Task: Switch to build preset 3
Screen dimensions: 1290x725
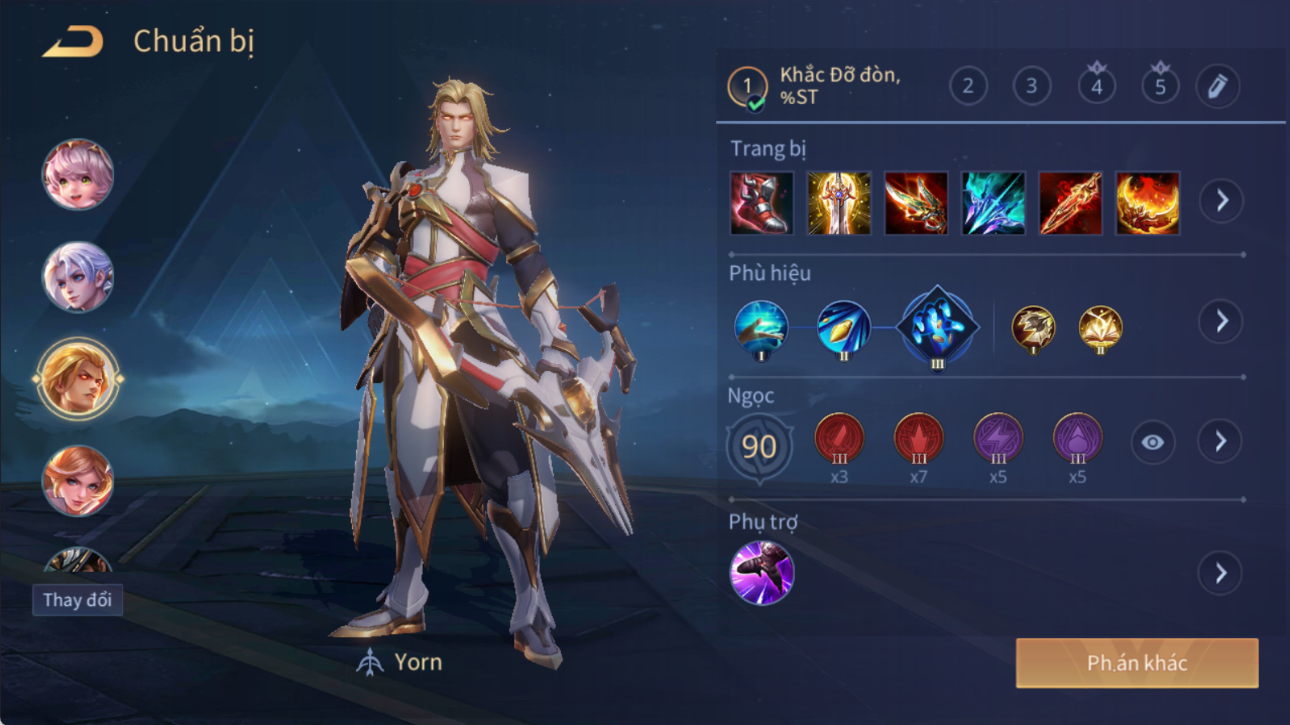Action: (1031, 86)
